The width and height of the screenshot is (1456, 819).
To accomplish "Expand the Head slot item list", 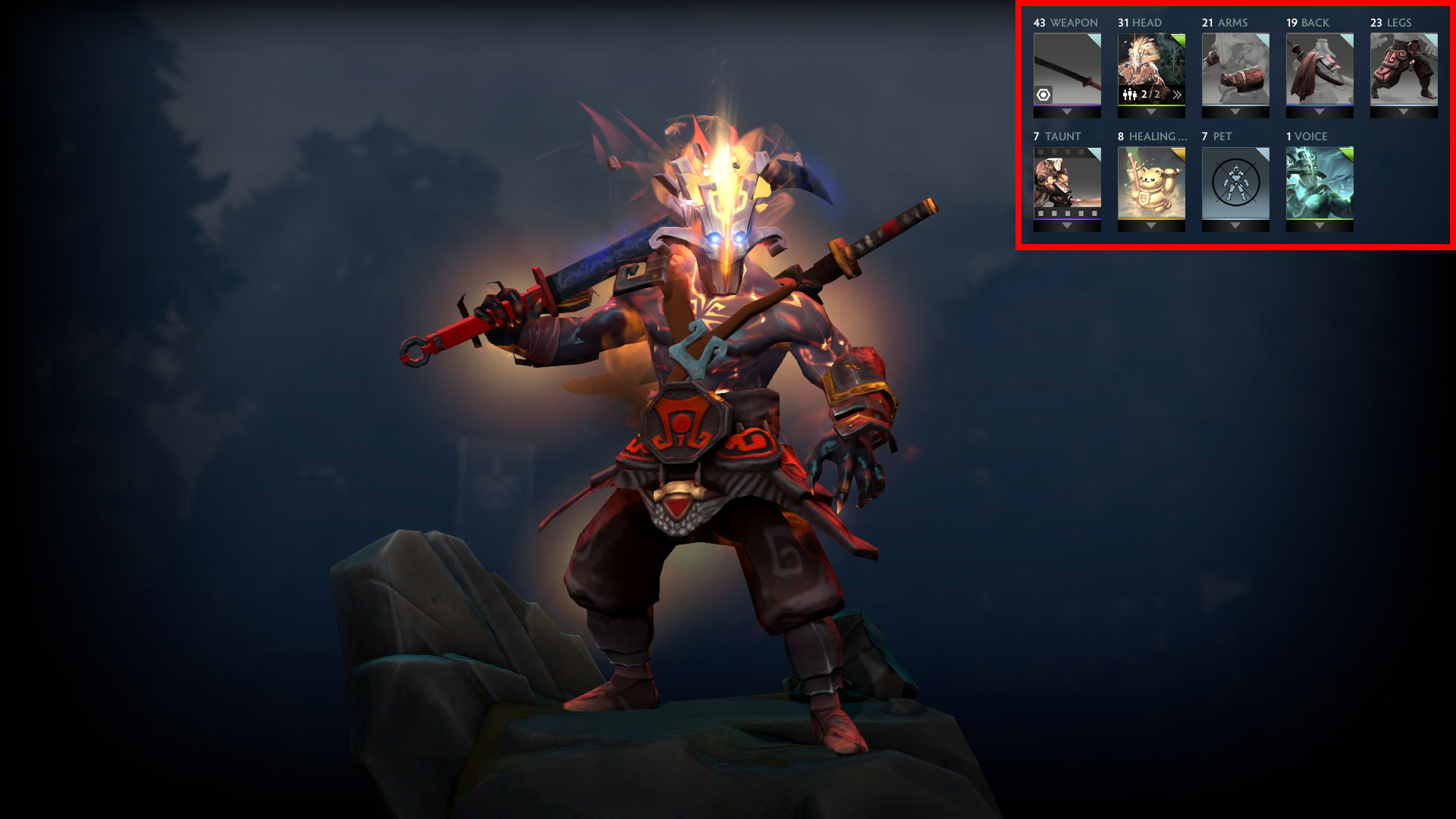I will [1150, 113].
